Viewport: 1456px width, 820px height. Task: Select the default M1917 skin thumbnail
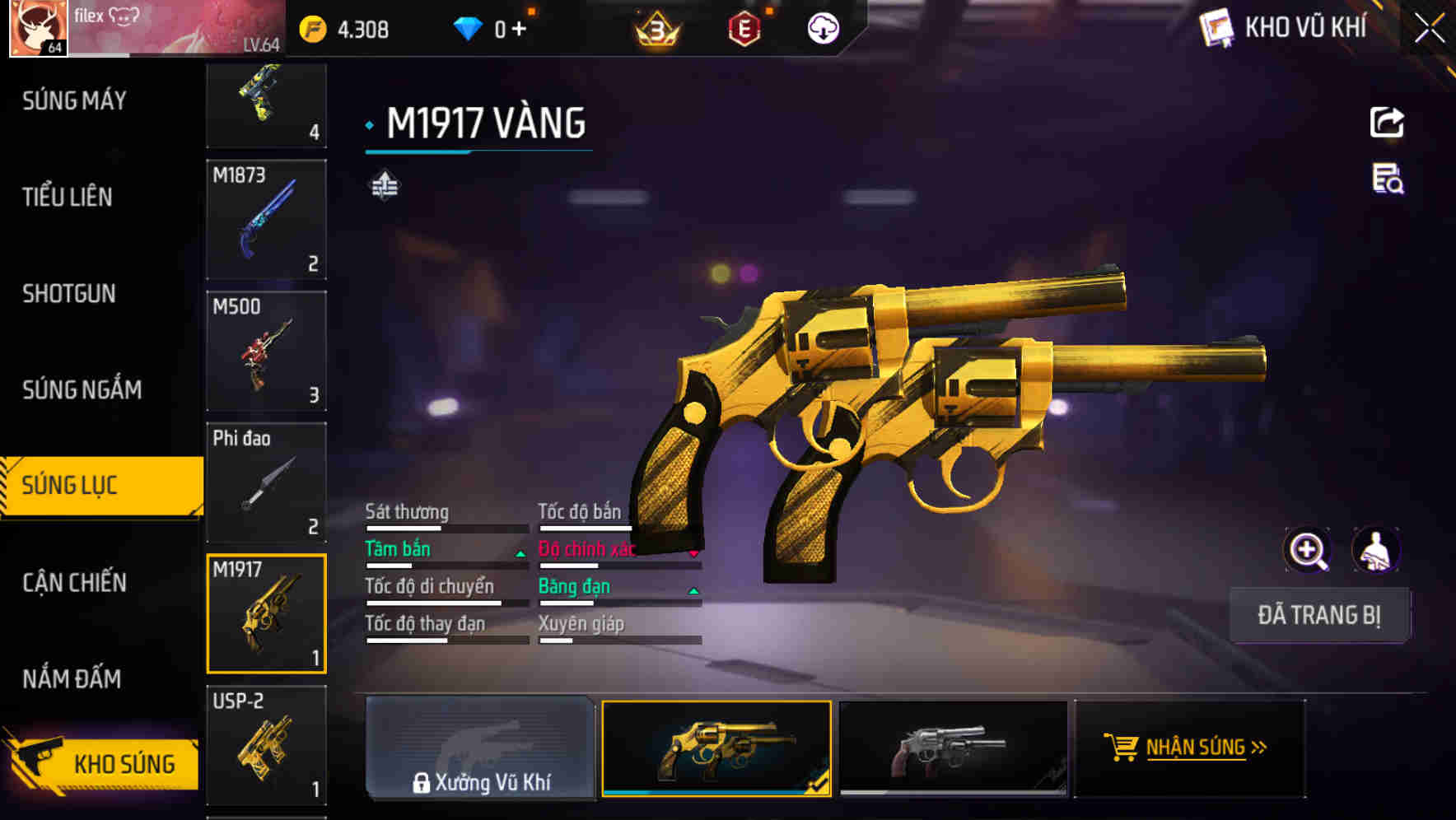tap(953, 749)
